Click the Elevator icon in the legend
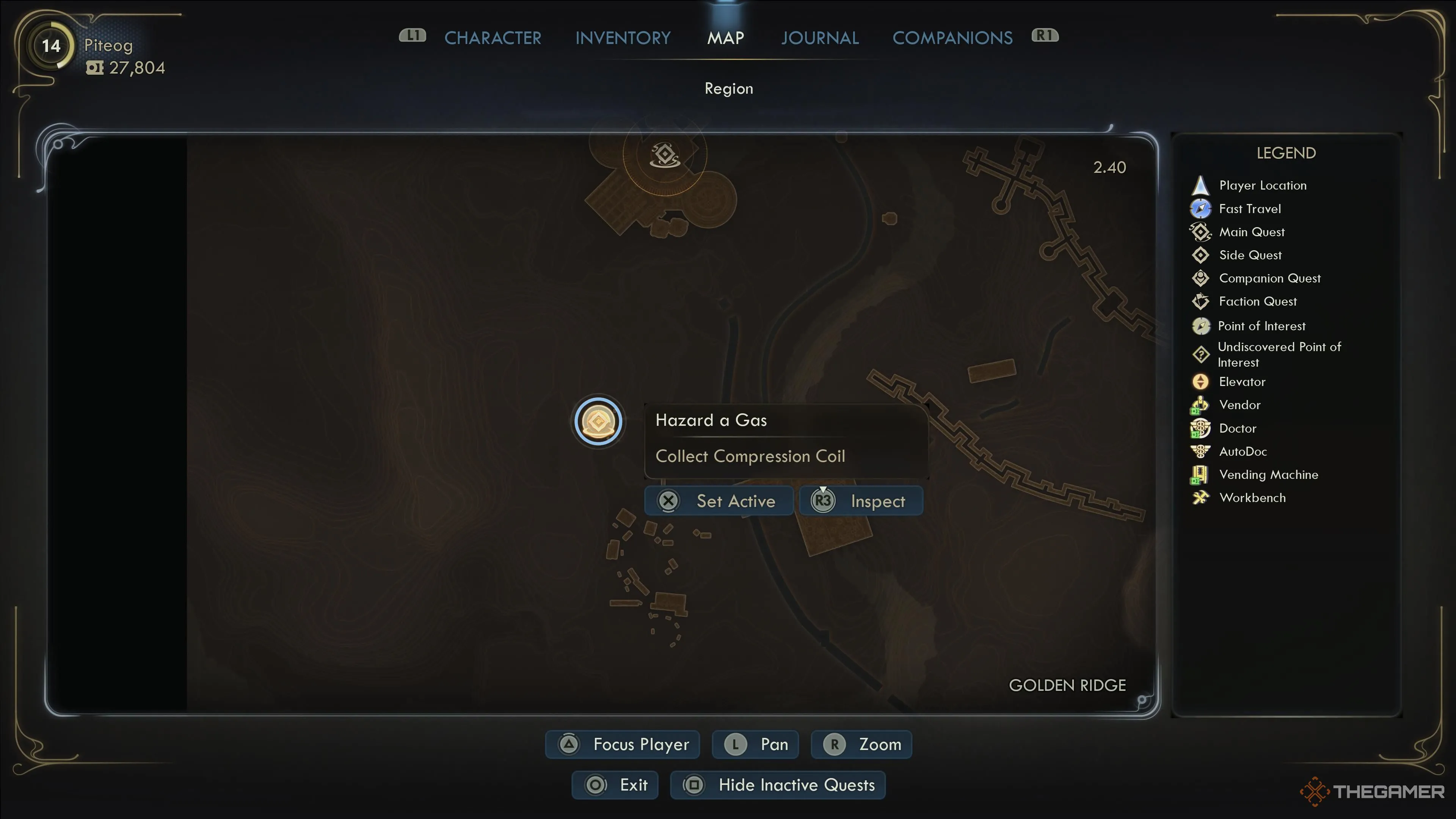1456x819 pixels. (x=1200, y=381)
